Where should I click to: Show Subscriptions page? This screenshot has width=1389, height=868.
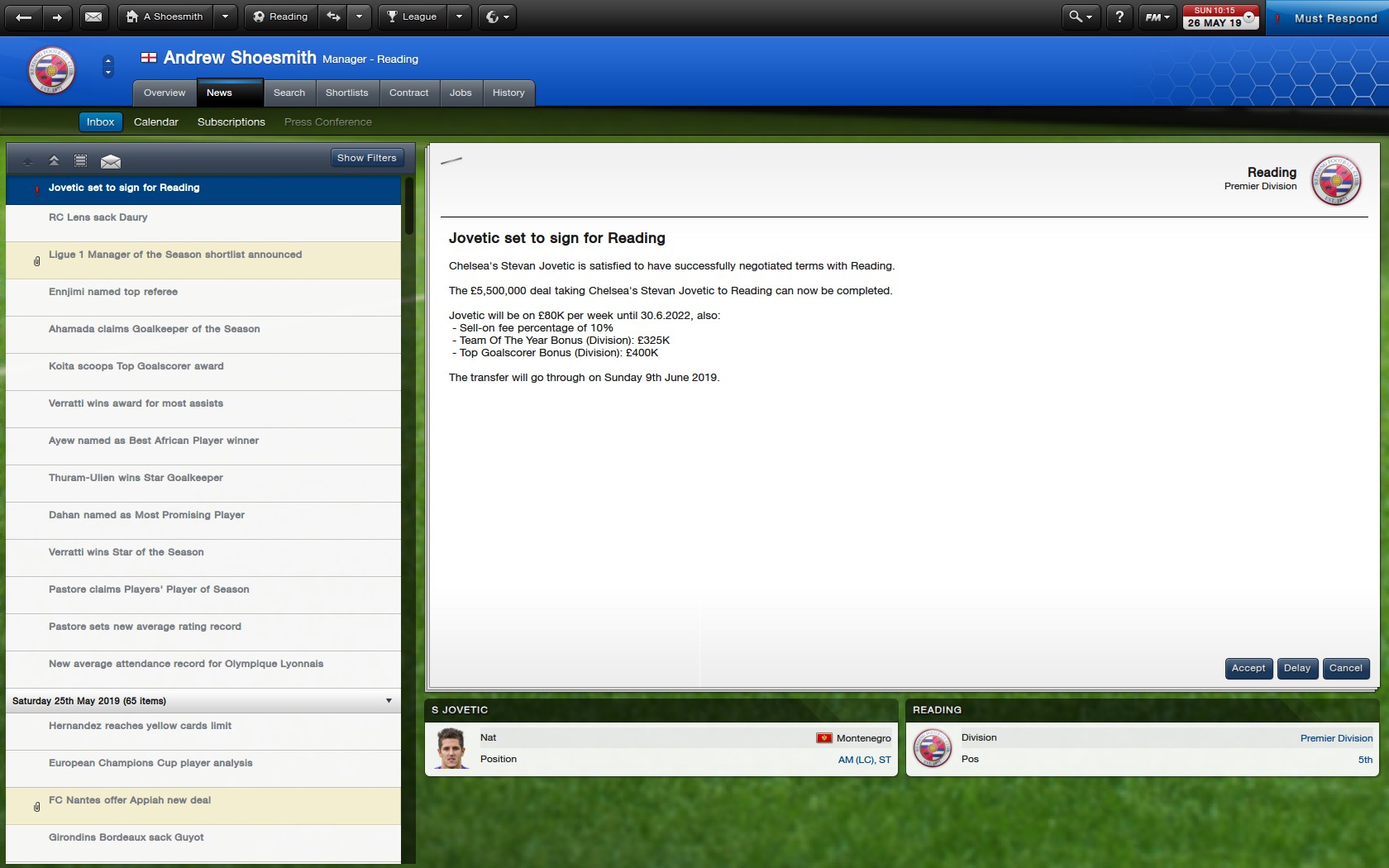coord(231,122)
